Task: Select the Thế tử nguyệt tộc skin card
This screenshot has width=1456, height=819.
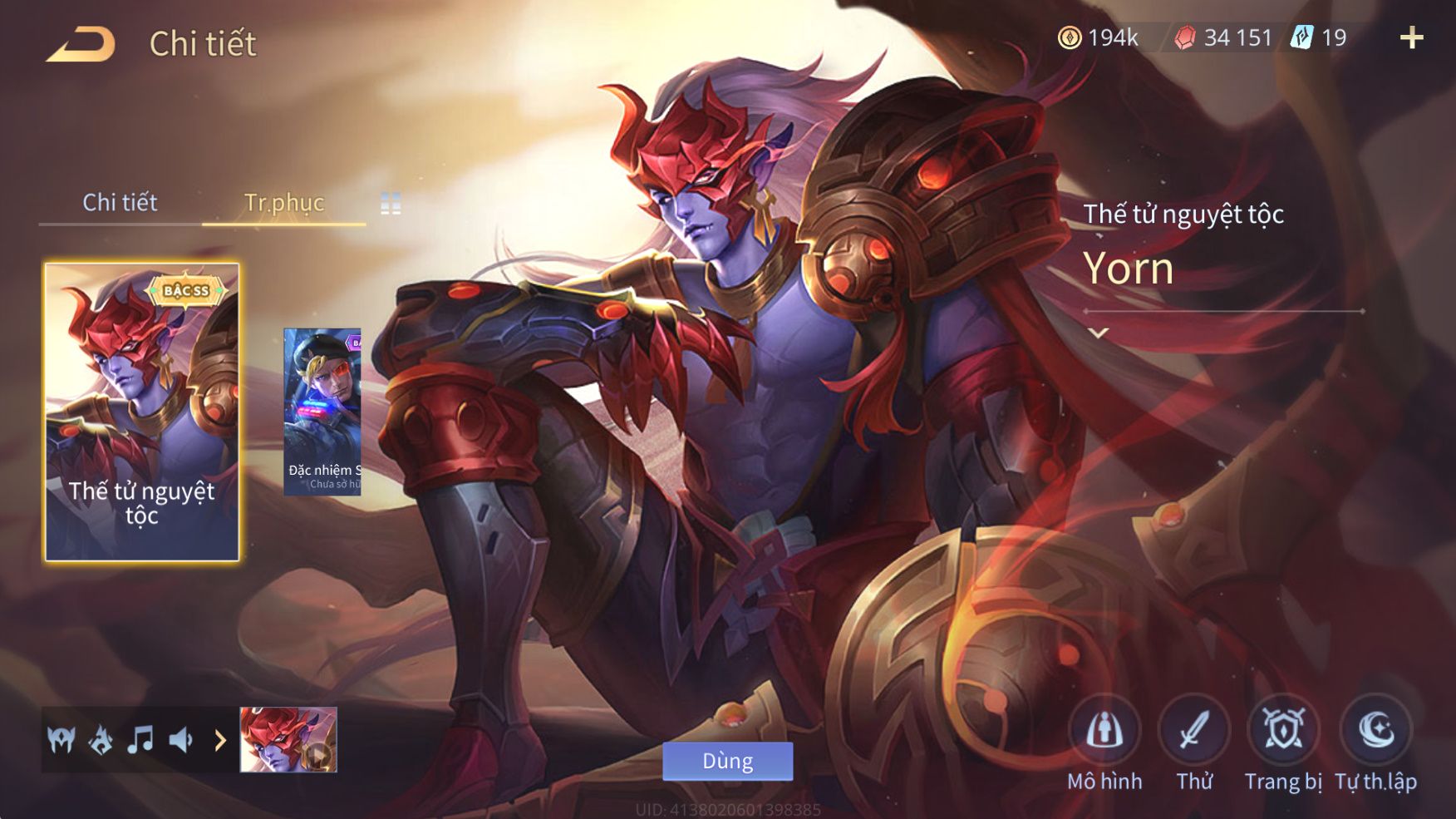Action: (142, 412)
